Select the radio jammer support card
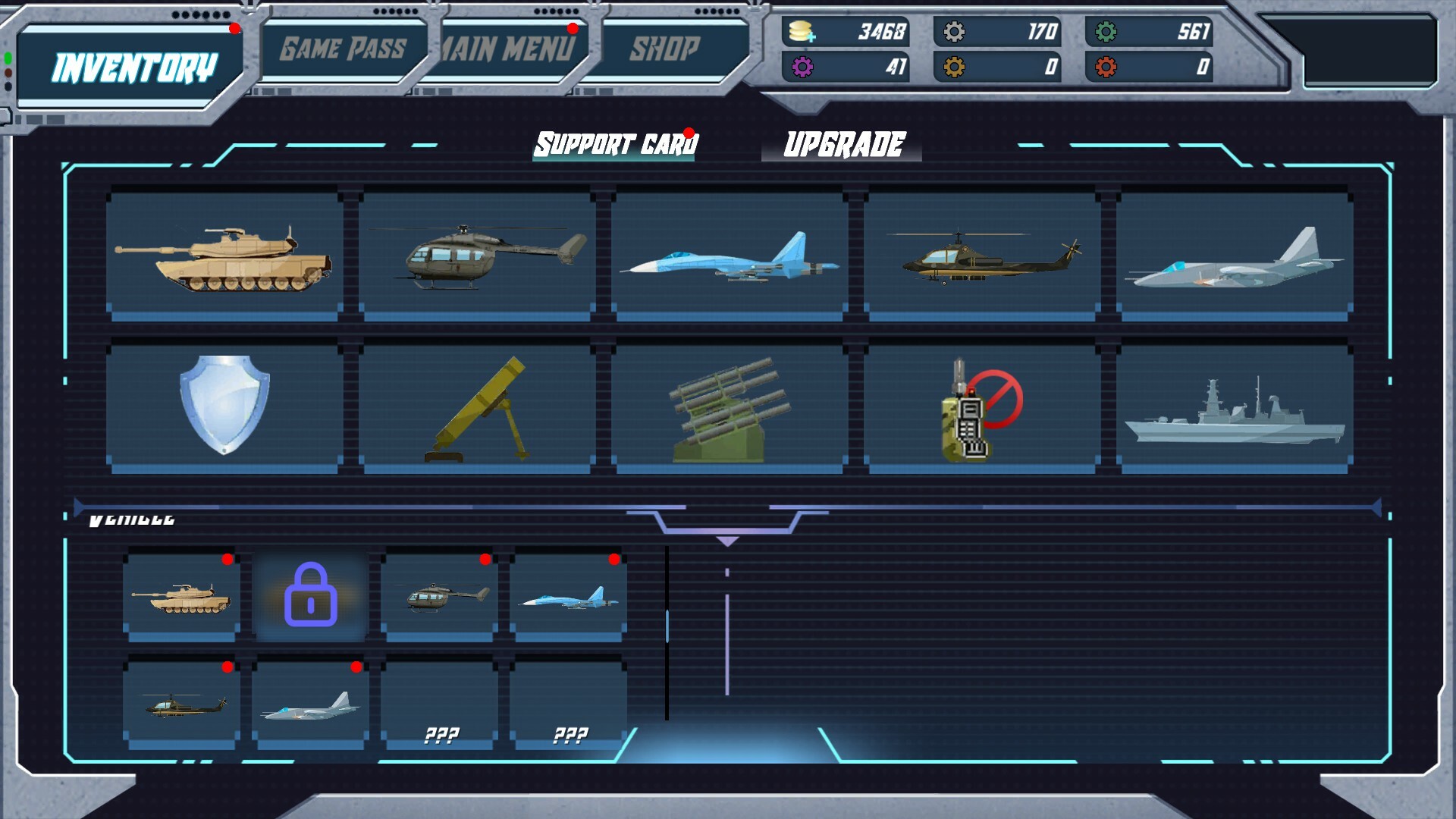The height and width of the screenshot is (819, 1456). pos(981,407)
